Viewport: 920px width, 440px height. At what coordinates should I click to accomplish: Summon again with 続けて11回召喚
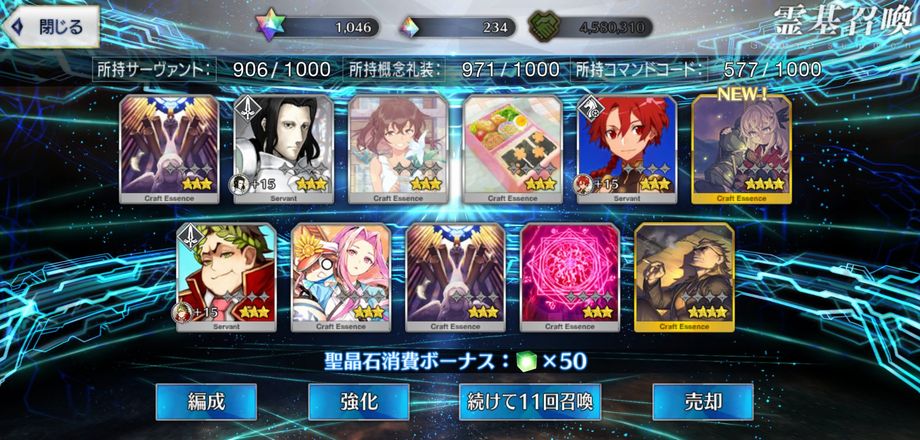(x=530, y=402)
